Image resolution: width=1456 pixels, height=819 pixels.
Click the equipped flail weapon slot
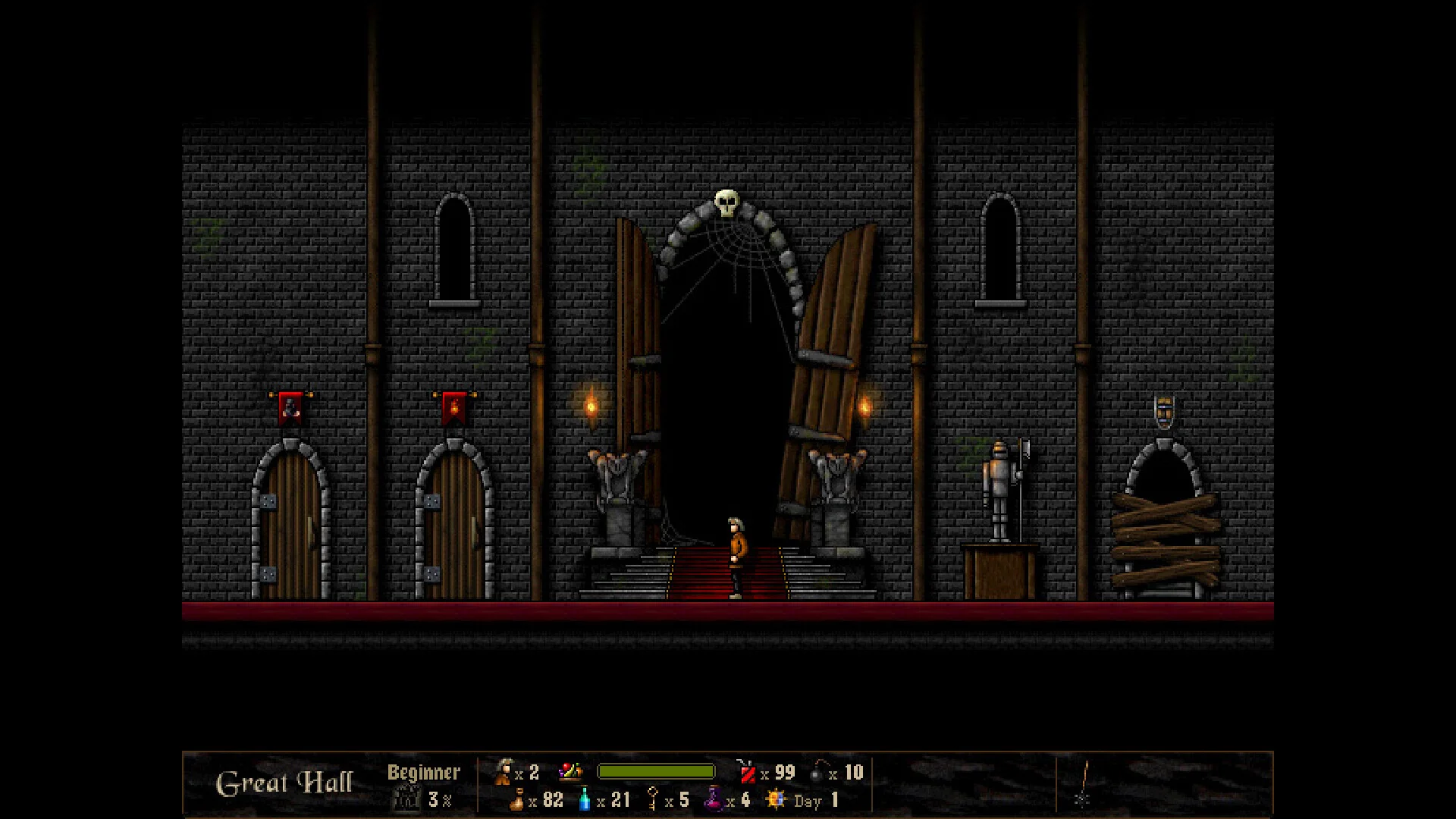click(x=1084, y=784)
